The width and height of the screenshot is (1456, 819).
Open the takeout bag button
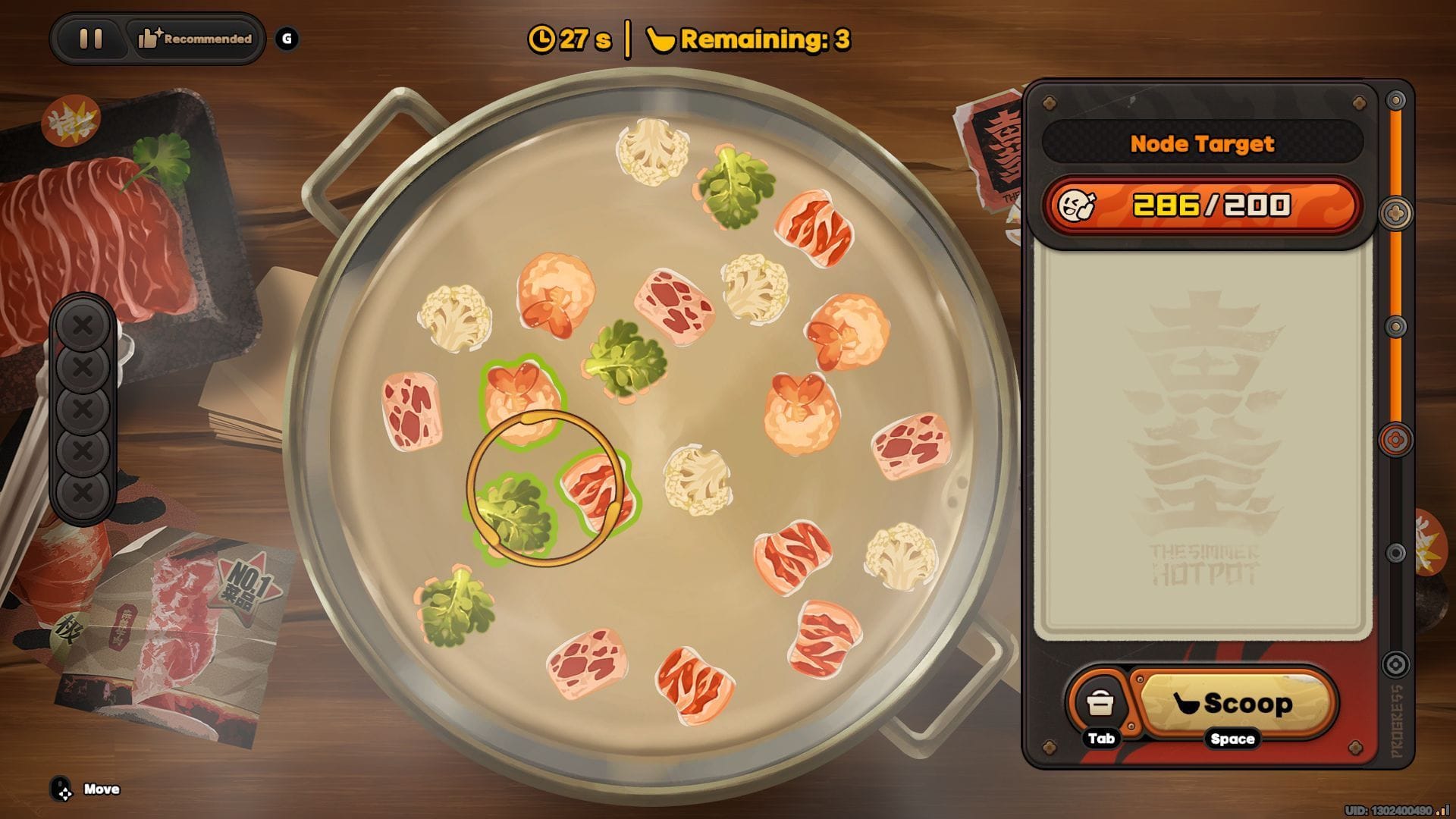click(x=1099, y=704)
